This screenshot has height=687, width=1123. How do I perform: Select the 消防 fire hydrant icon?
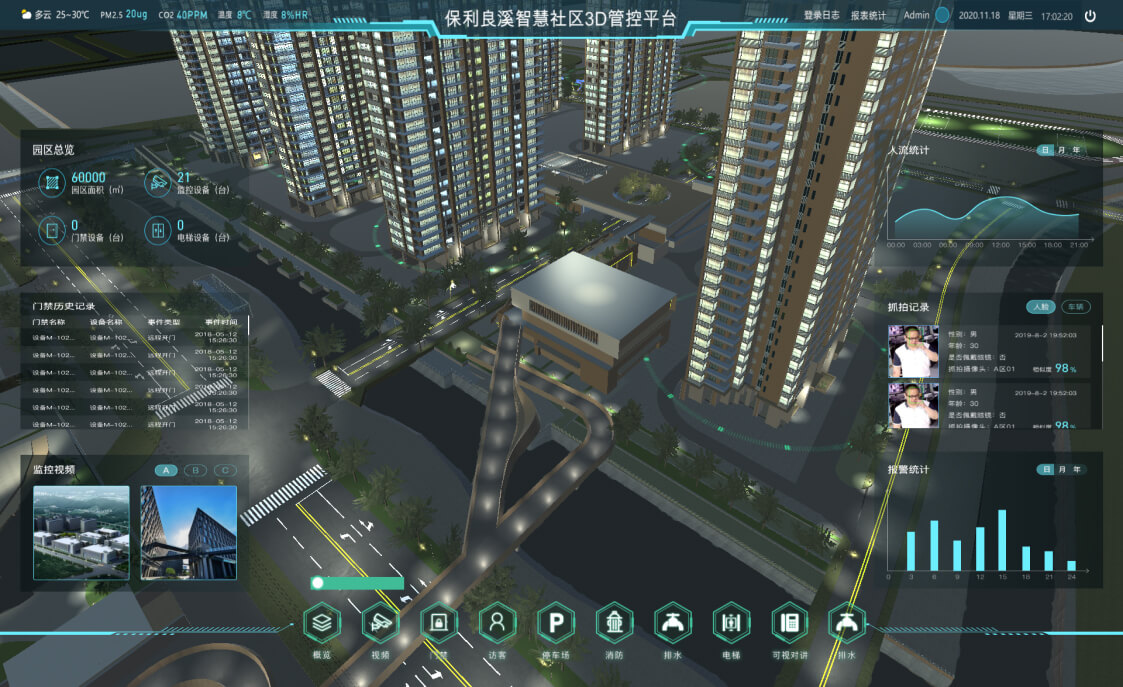(x=614, y=623)
